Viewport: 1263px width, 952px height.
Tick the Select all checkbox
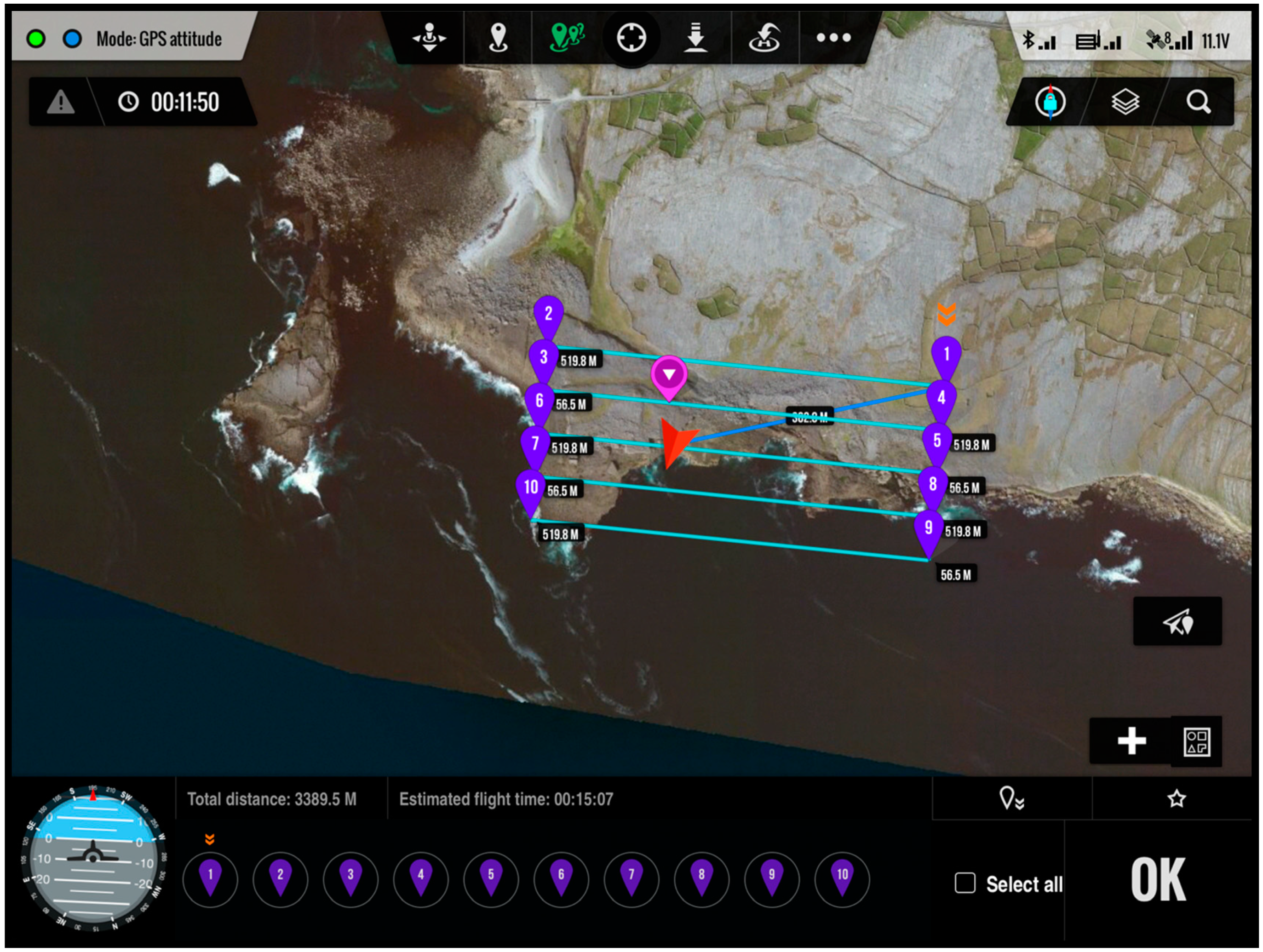coord(964,883)
